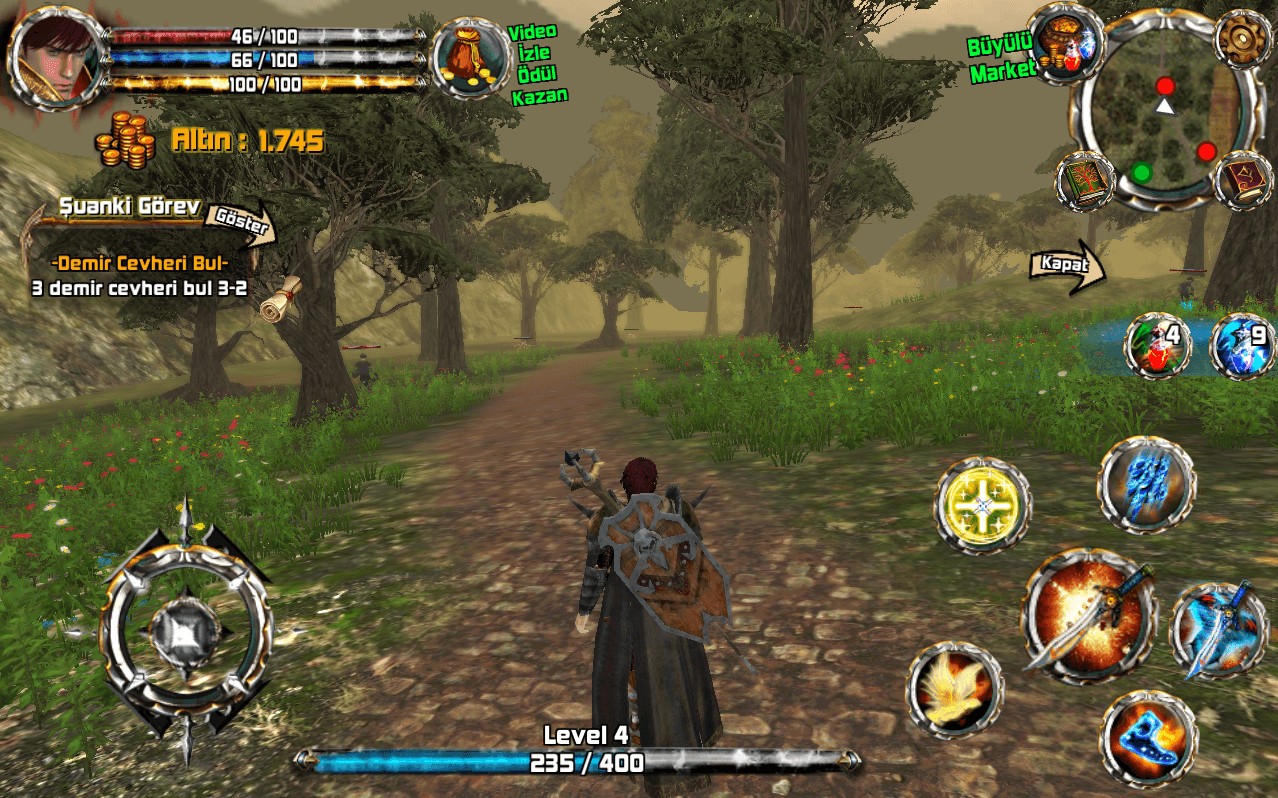This screenshot has height=798, width=1278.
Task: Tap the Video İzle Ödül Kazan gold bag
Action: click(x=470, y=58)
